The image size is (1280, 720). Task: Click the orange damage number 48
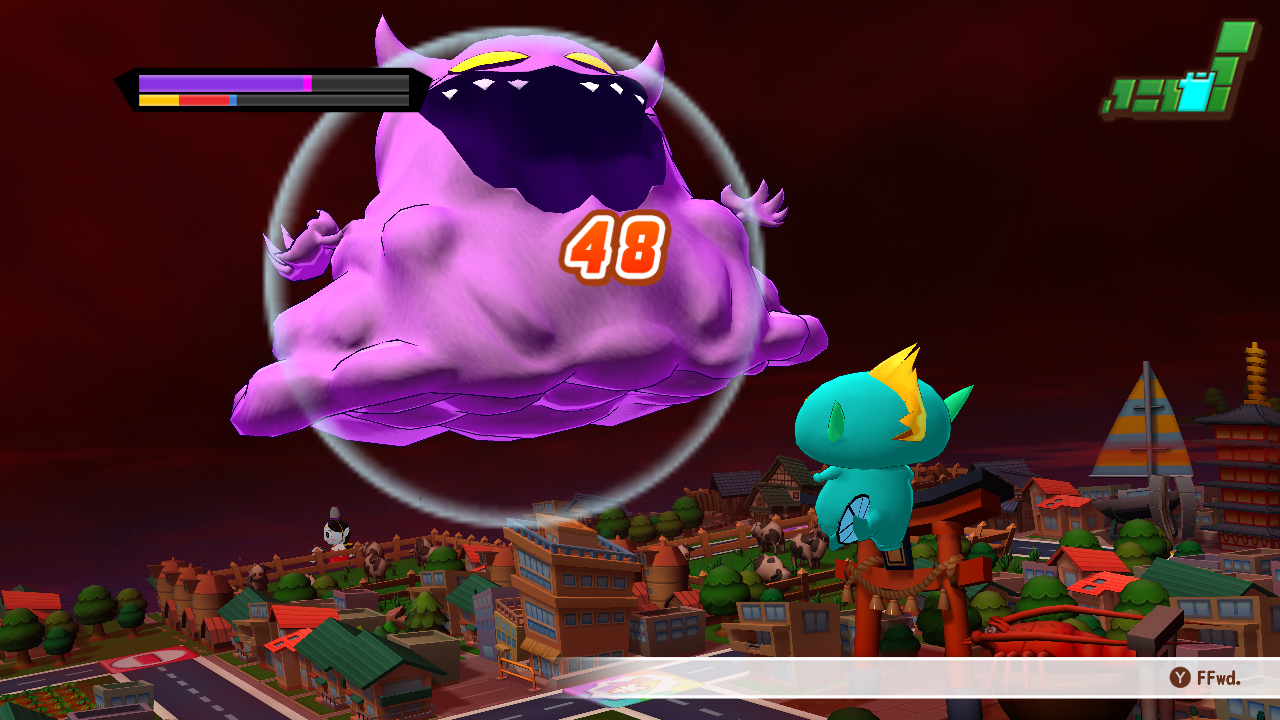tap(617, 247)
